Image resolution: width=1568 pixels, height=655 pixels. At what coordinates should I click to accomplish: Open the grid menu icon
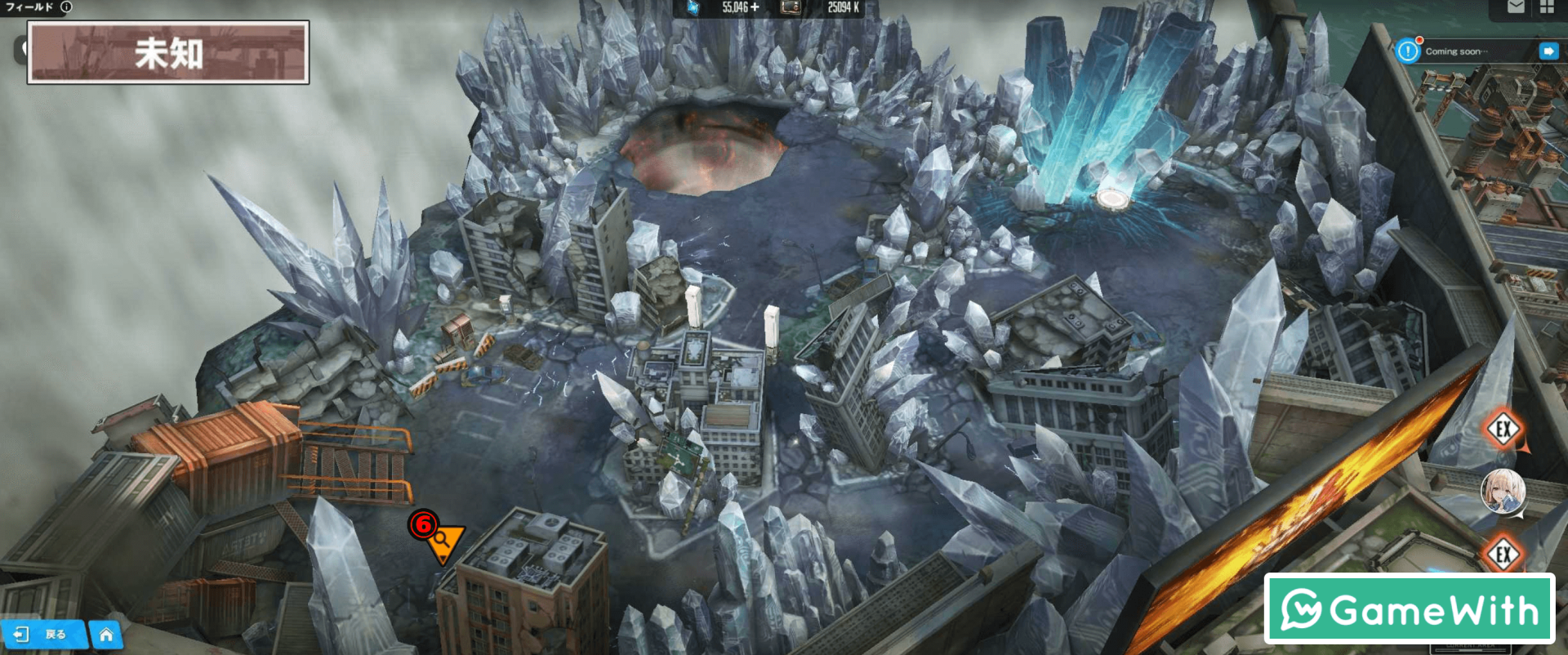(x=1547, y=7)
